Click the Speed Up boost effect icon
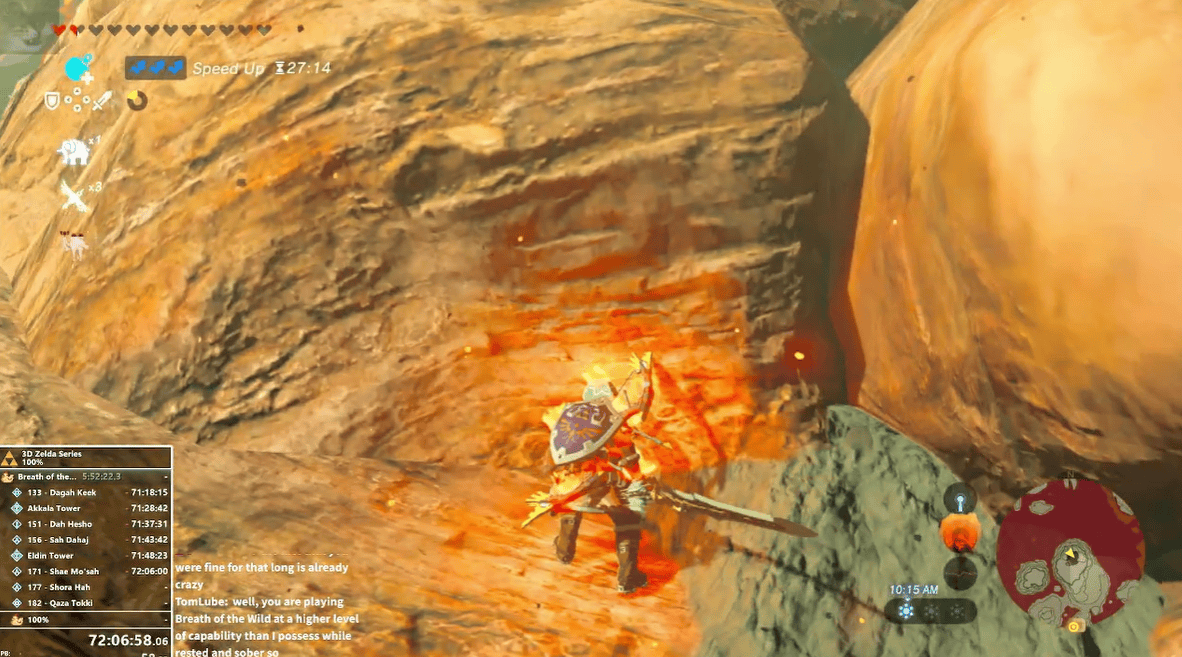1182x657 pixels. 155,68
